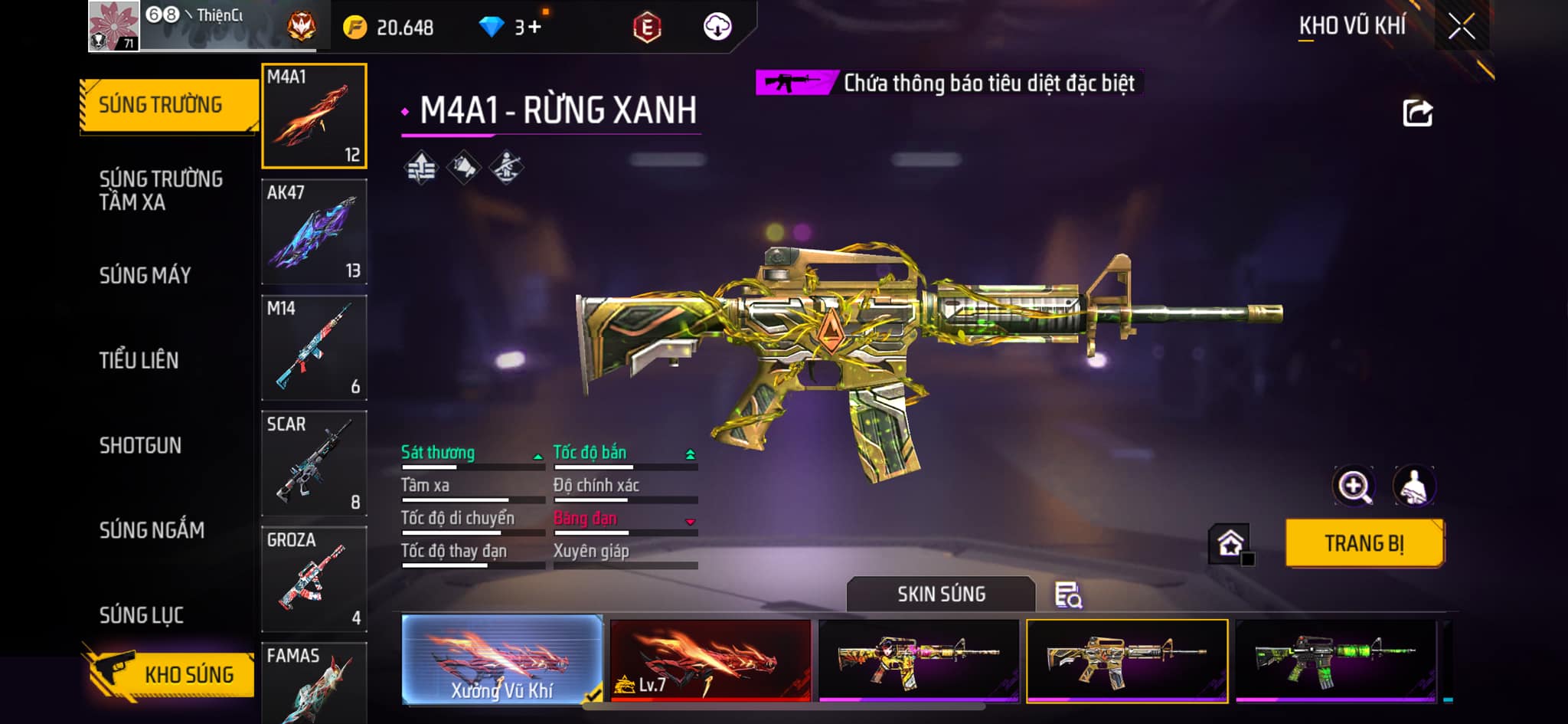Open the Kho Súng button
Viewport: 1568px width, 724px height.
[x=170, y=674]
